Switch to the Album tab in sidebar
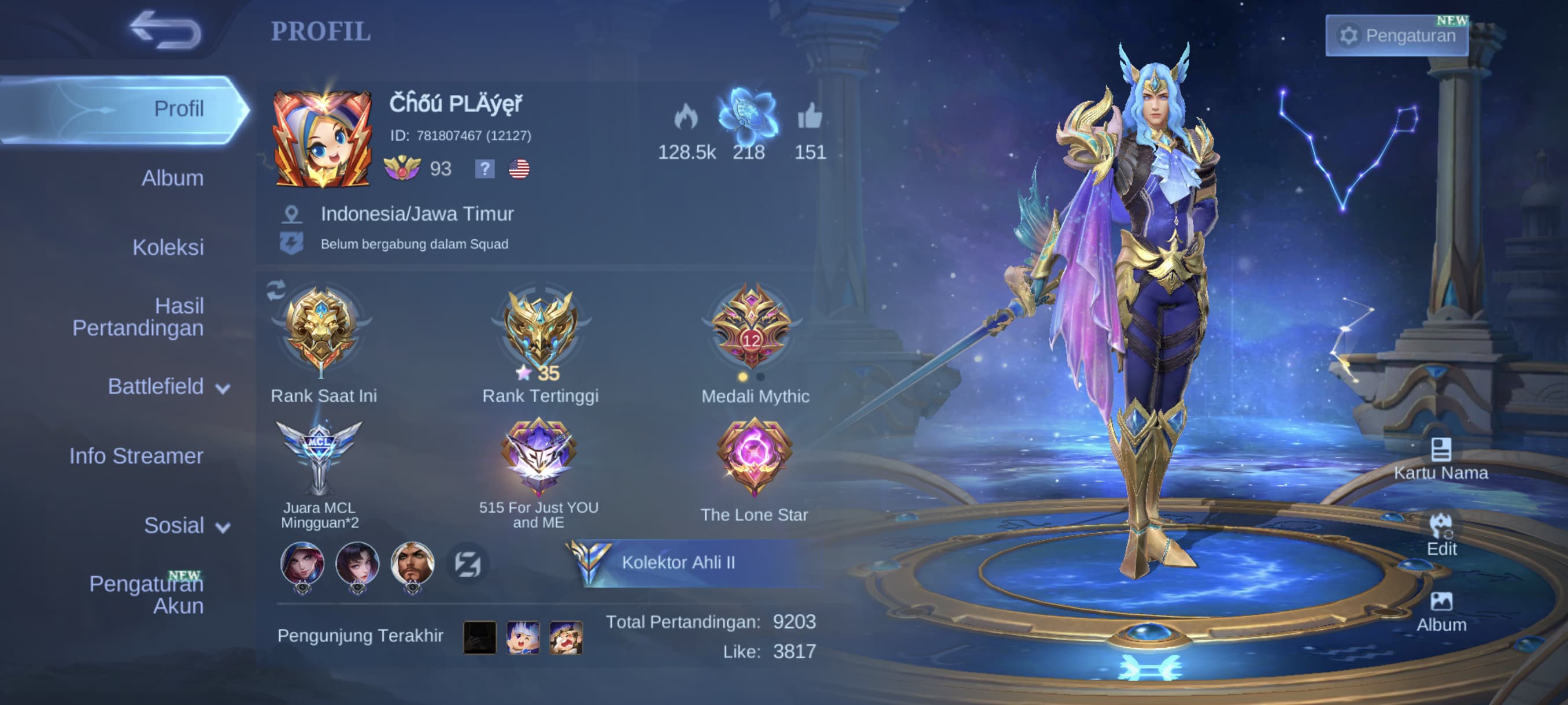Screen dimensions: 1568x705 [x=172, y=178]
